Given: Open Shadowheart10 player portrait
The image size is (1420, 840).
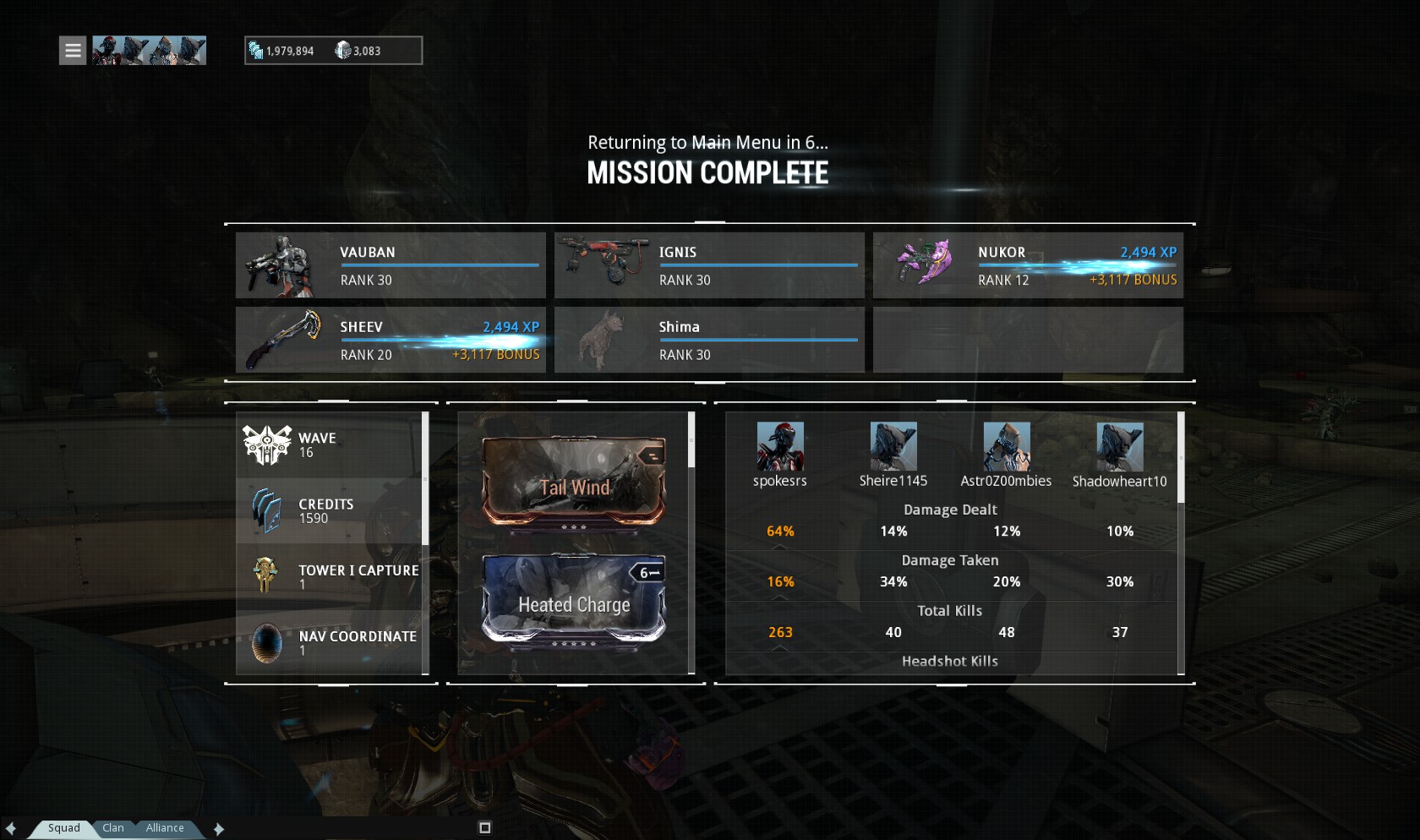Looking at the screenshot, I should coord(1120,446).
